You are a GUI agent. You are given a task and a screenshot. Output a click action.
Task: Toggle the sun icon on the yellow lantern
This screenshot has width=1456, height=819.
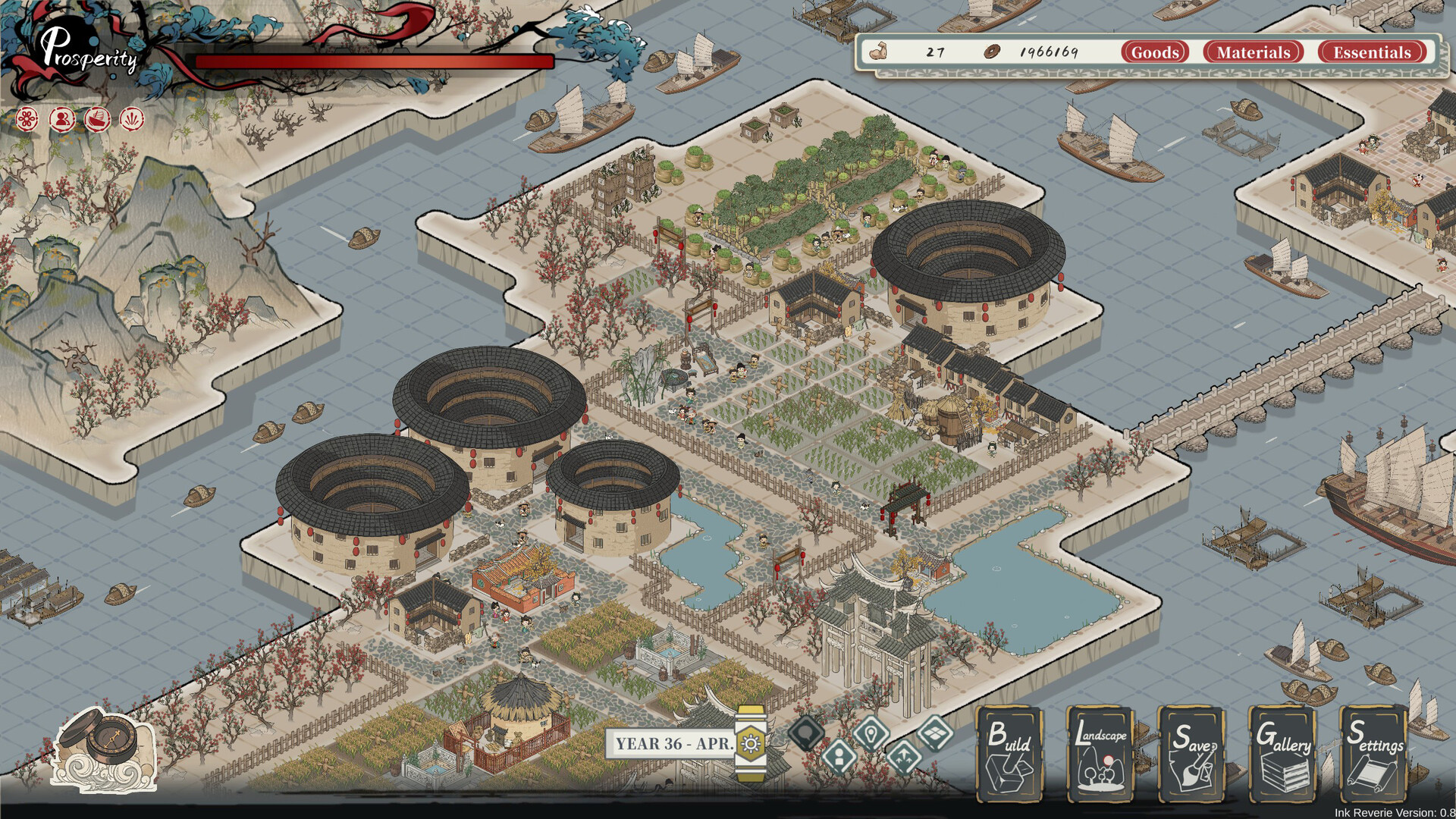click(x=751, y=743)
